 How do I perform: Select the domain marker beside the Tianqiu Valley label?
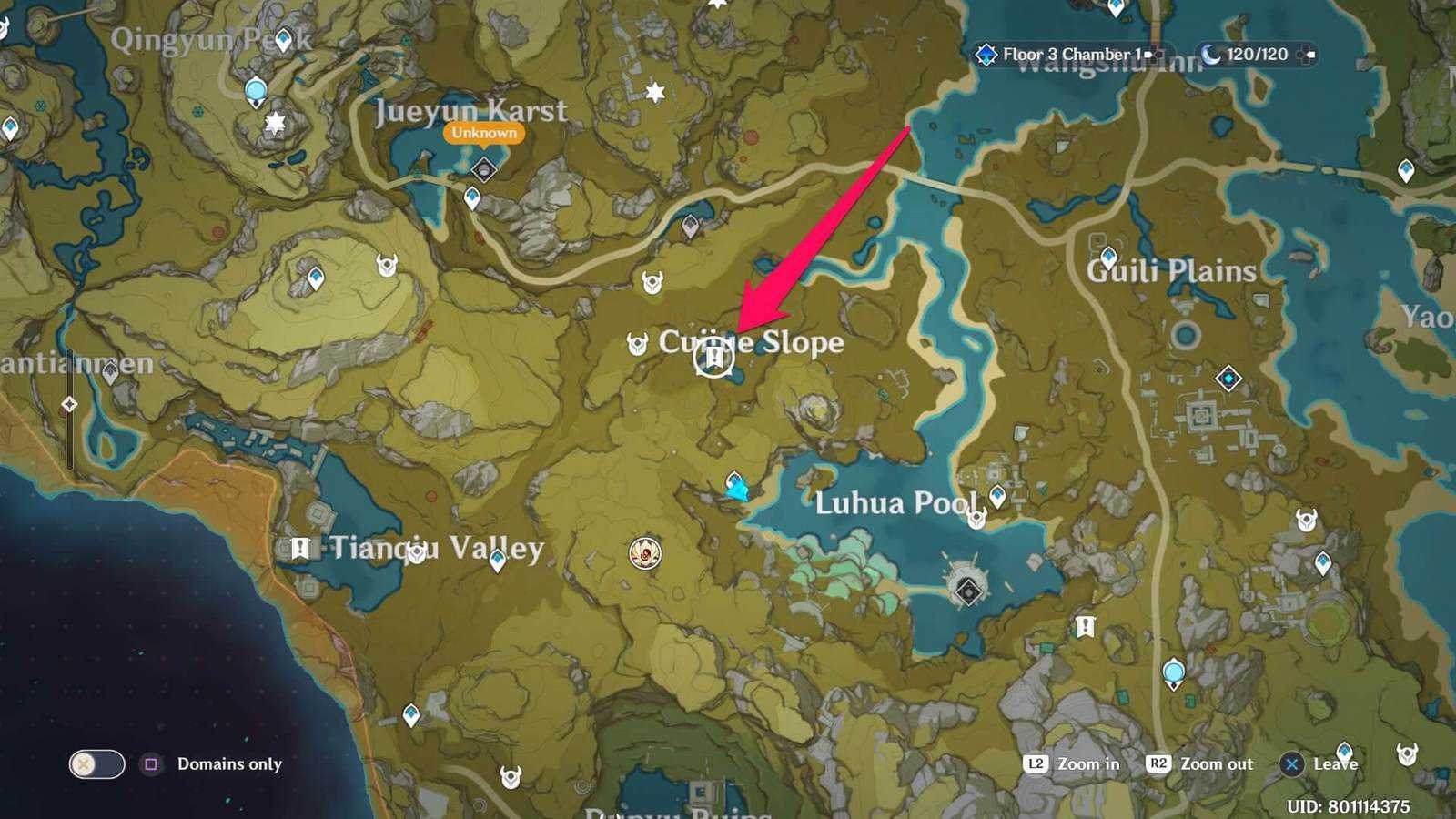pos(300,548)
